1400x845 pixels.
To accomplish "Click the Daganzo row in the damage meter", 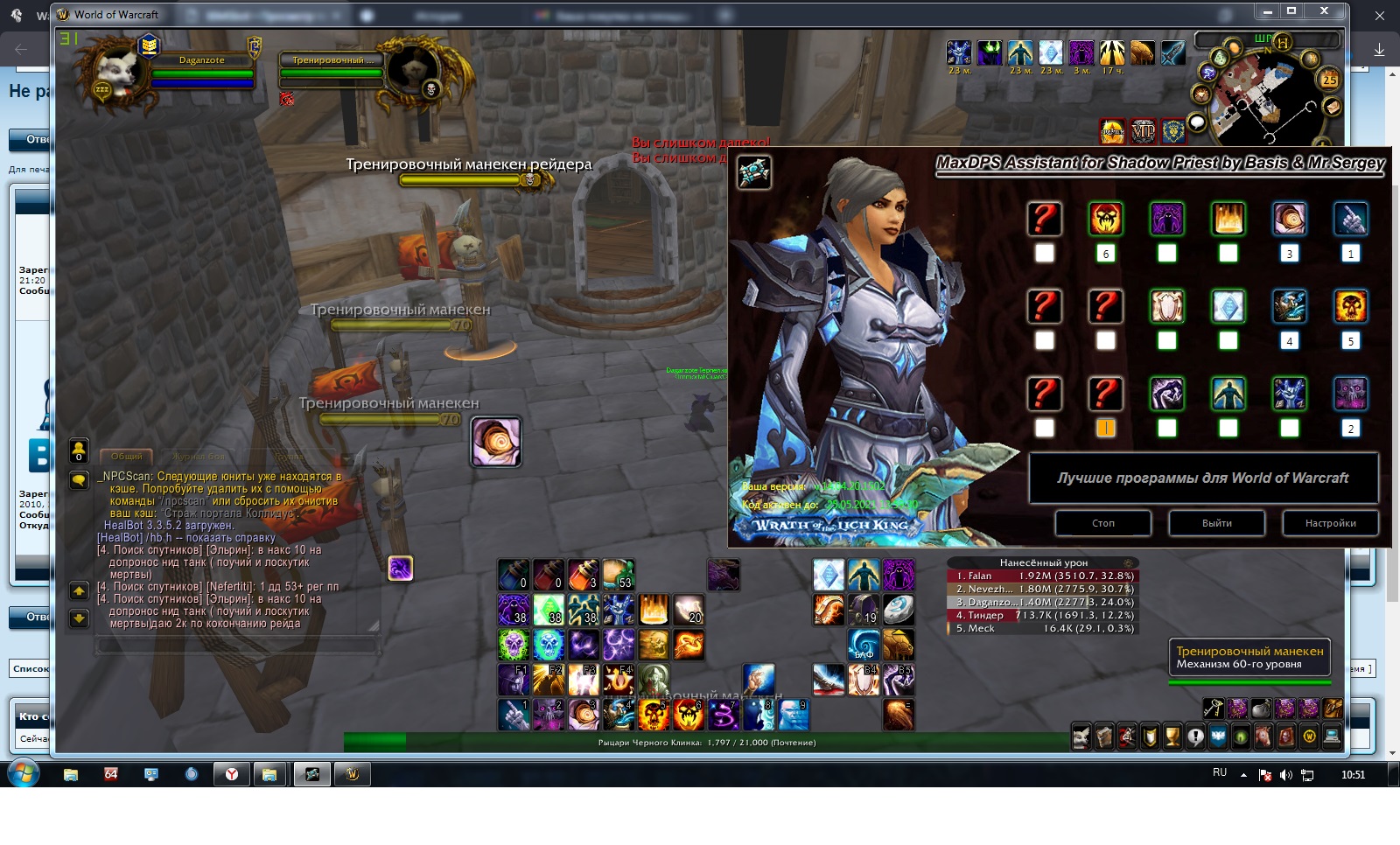I will point(1042,602).
